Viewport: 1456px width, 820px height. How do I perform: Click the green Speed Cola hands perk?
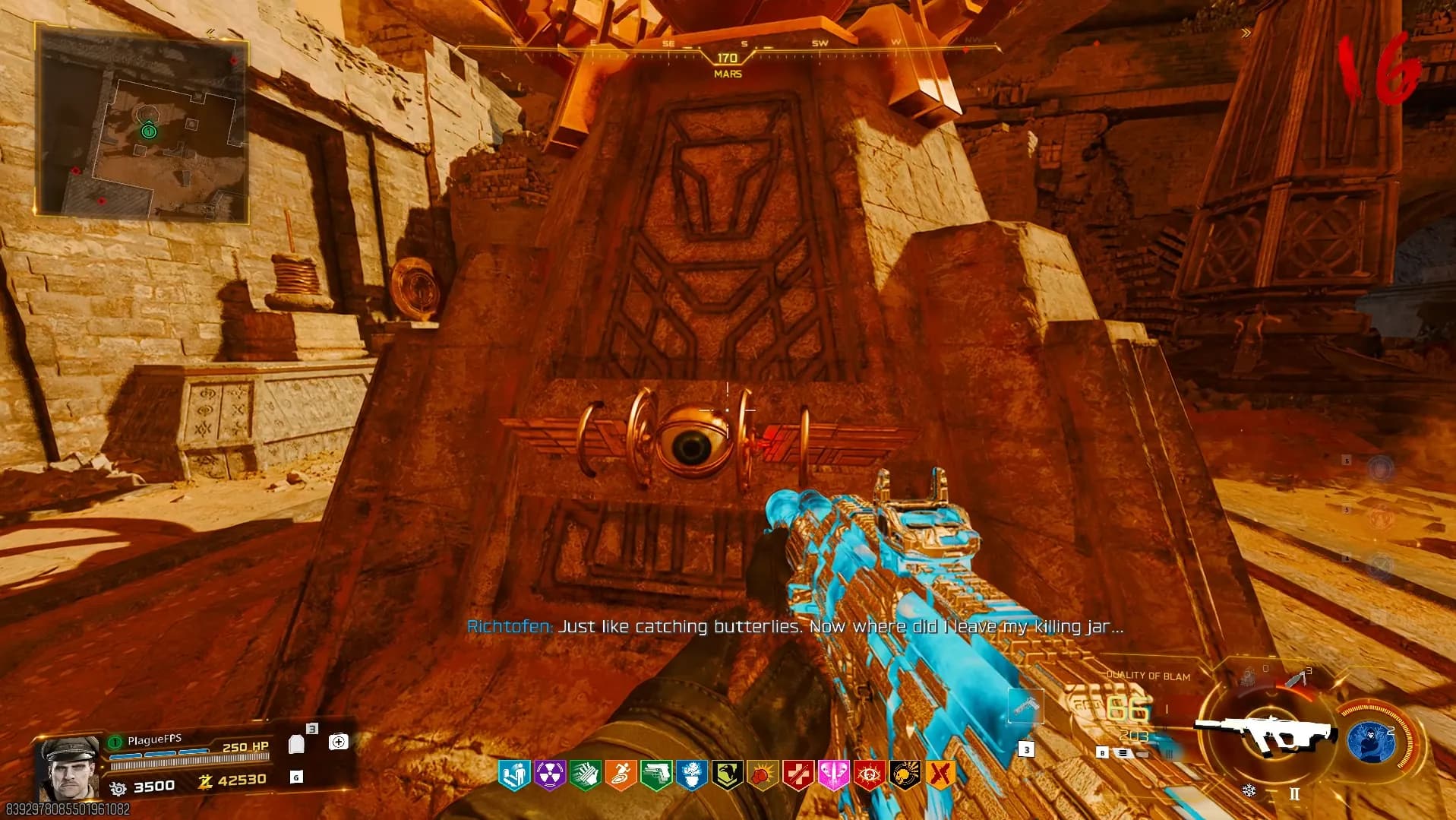[585, 775]
